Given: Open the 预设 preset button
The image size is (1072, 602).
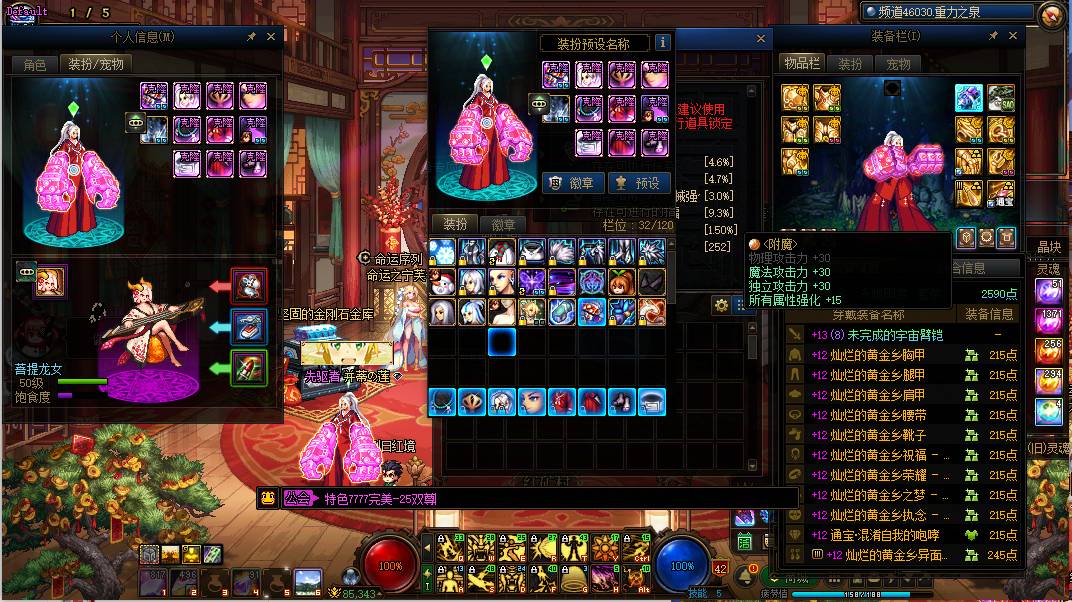Looking at the screenshot, I should click(x=638, y=183).
